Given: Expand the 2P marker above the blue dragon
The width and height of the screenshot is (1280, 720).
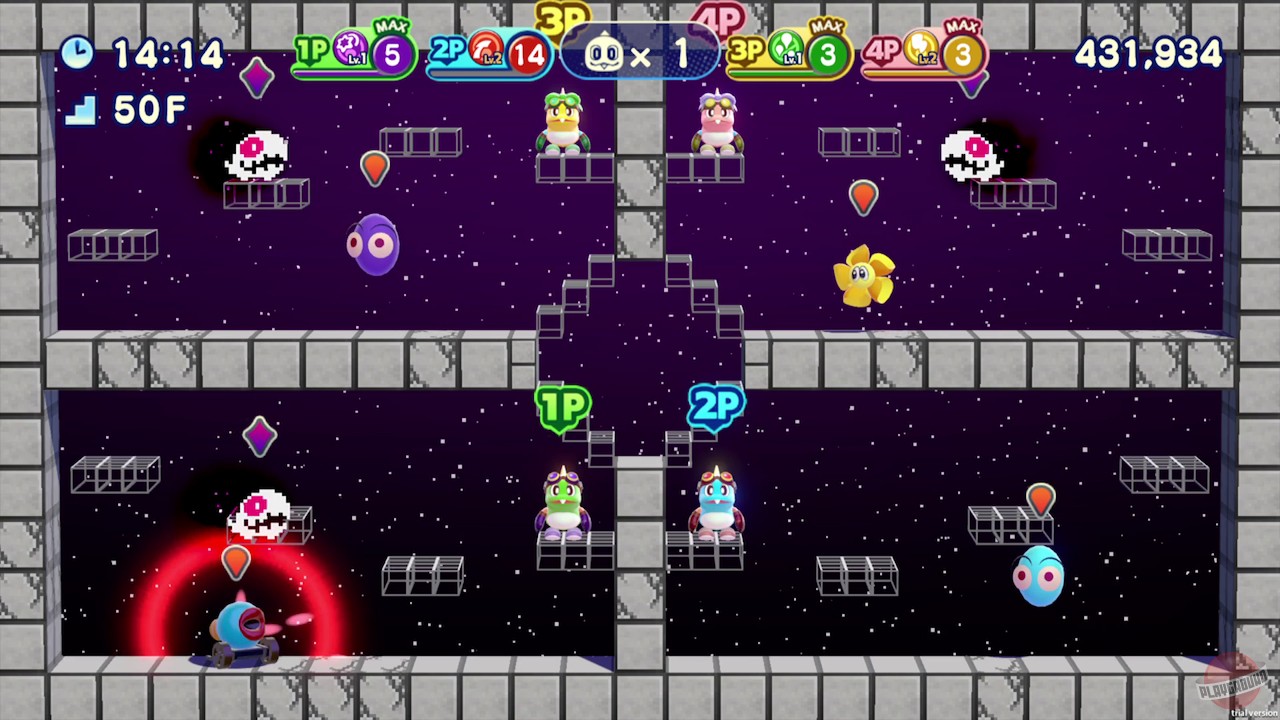Looking at the screenshot, I should 714,406.
